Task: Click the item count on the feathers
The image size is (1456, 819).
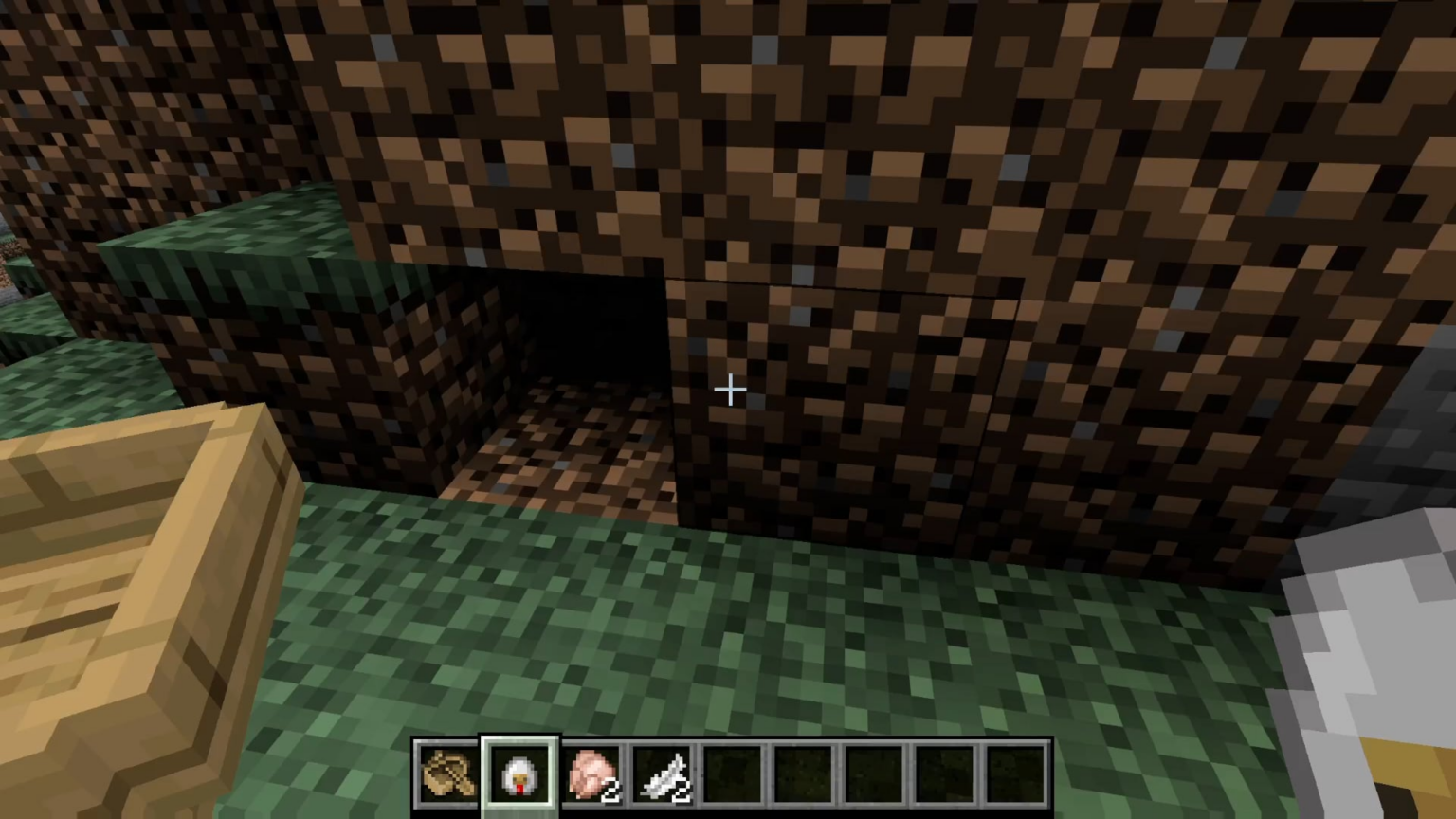Action: 682,790
